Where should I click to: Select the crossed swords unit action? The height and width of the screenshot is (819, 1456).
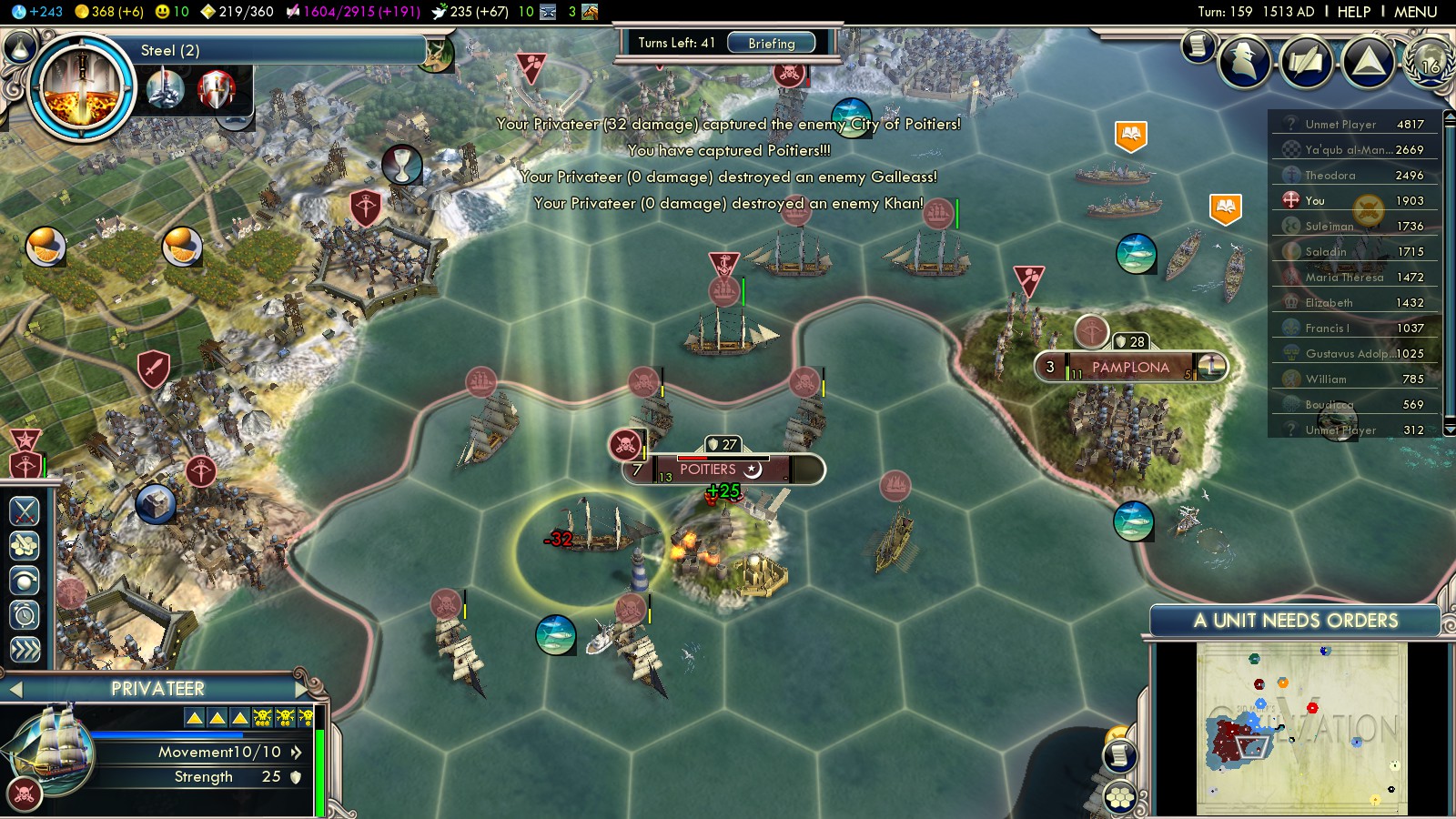pyautogui.click(x=25, y=511)
